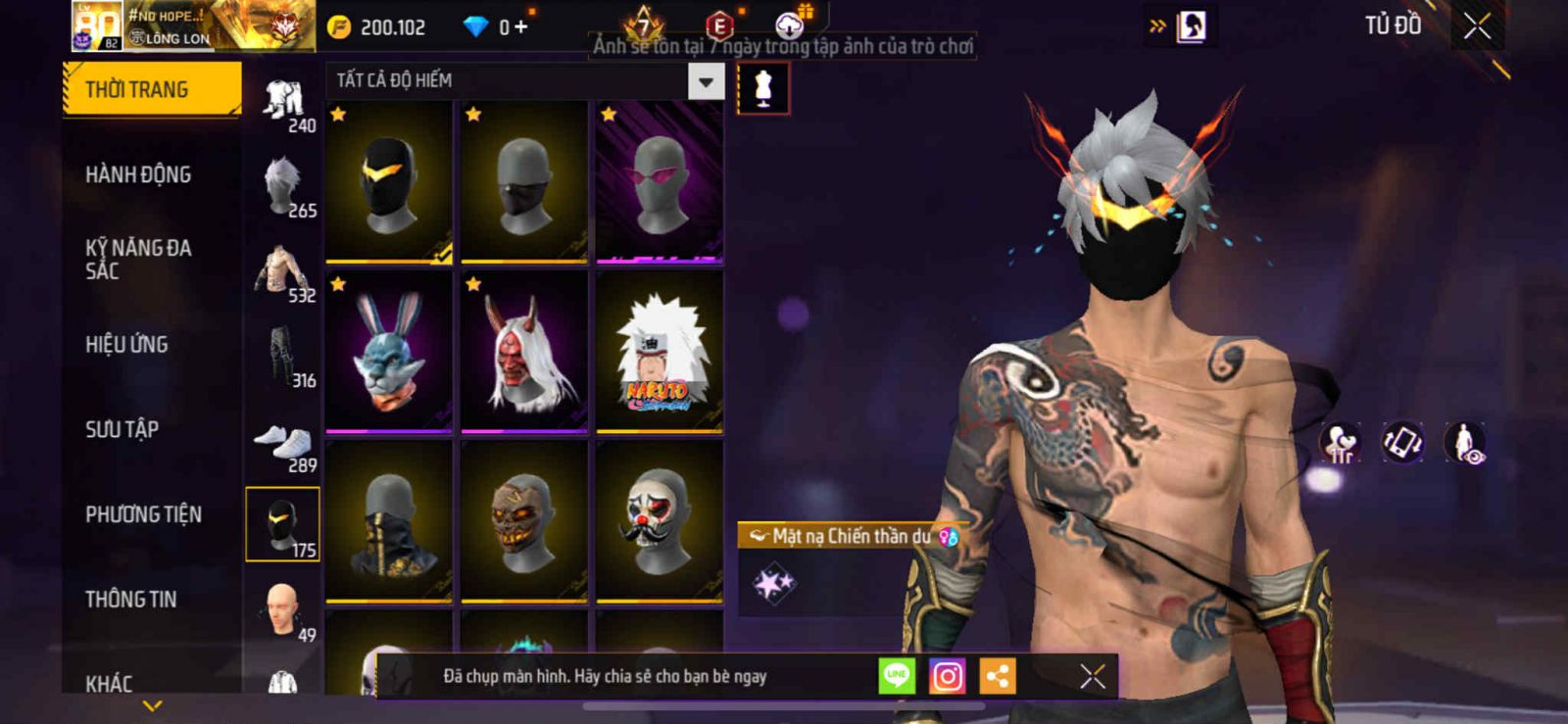
Task: Select the Naruto Jiraiya head item
Action: [x=660, y=353]
